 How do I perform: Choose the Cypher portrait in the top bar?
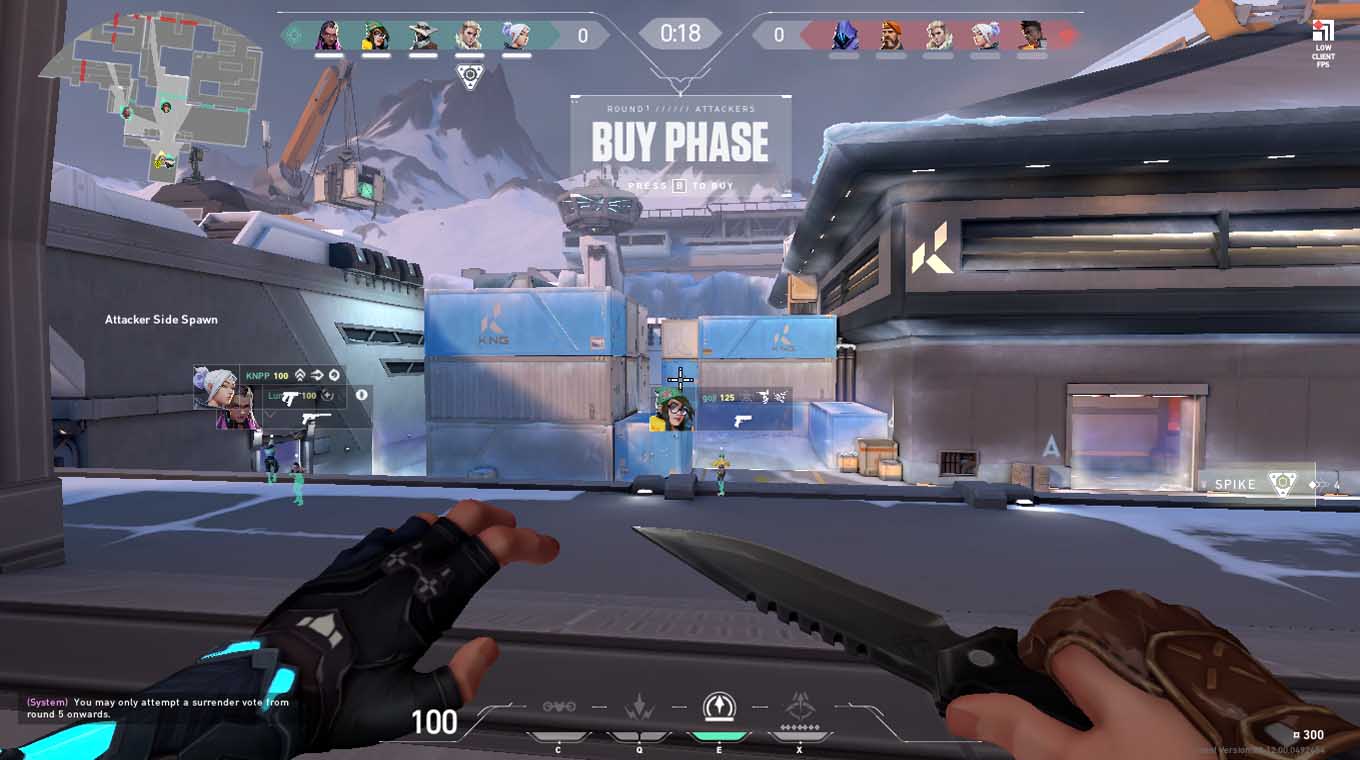(423, 36)
